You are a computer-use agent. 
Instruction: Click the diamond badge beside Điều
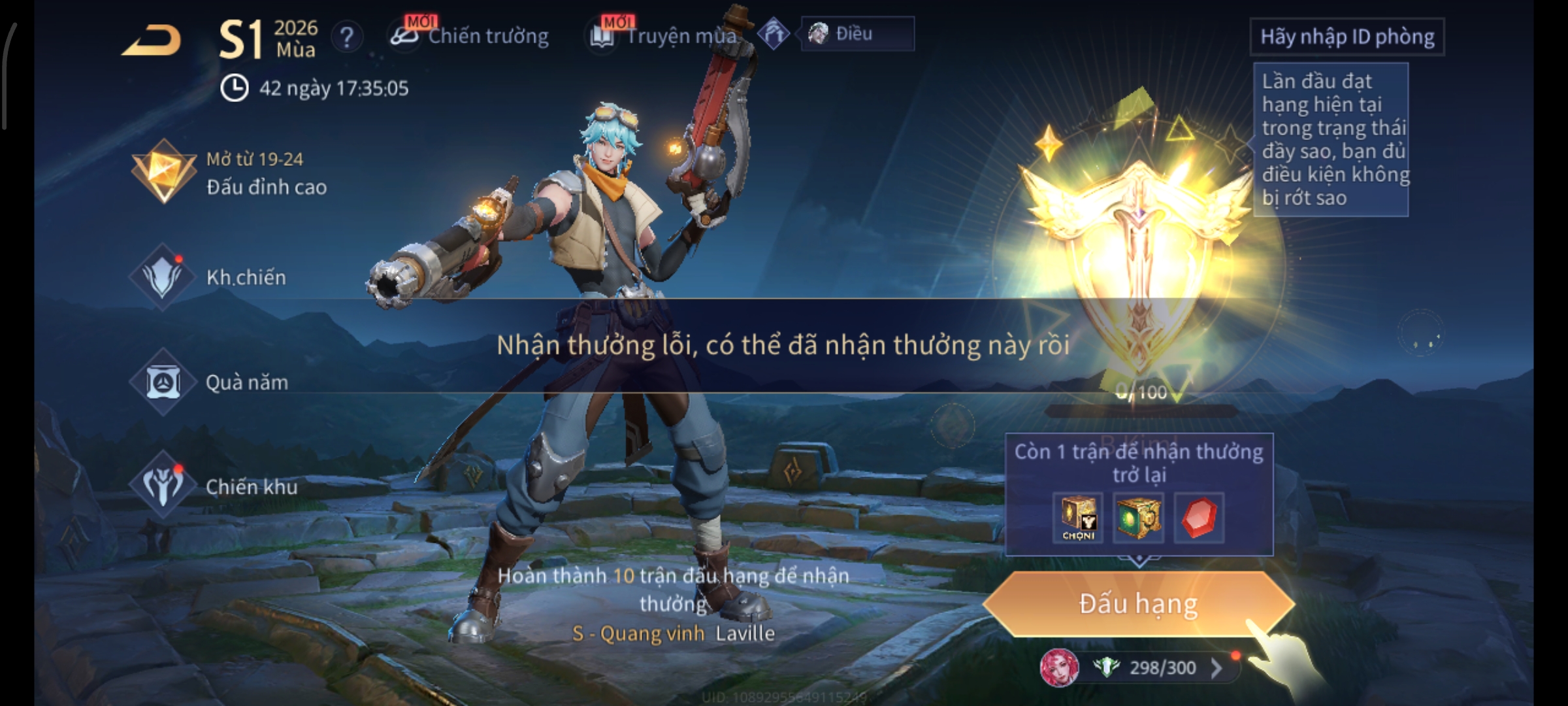pyautogui.click(x=774, y=34)
